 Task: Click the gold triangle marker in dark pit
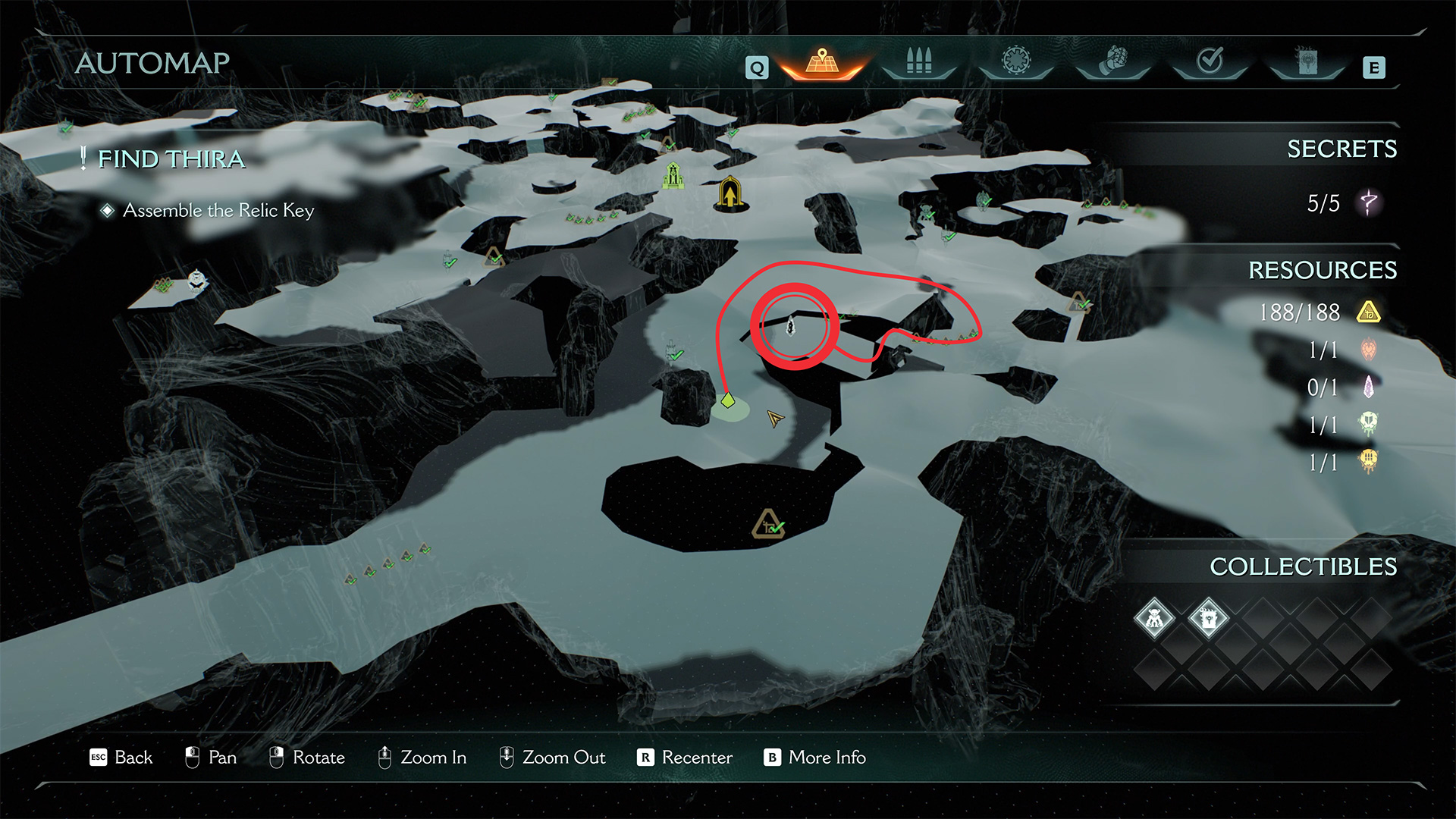767,524
